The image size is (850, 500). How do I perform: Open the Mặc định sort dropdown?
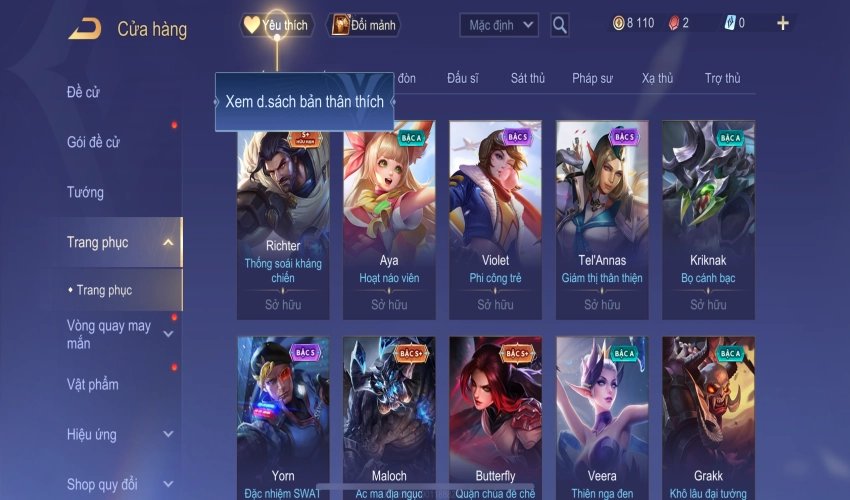pyautogui.click(x=499, y=24)
